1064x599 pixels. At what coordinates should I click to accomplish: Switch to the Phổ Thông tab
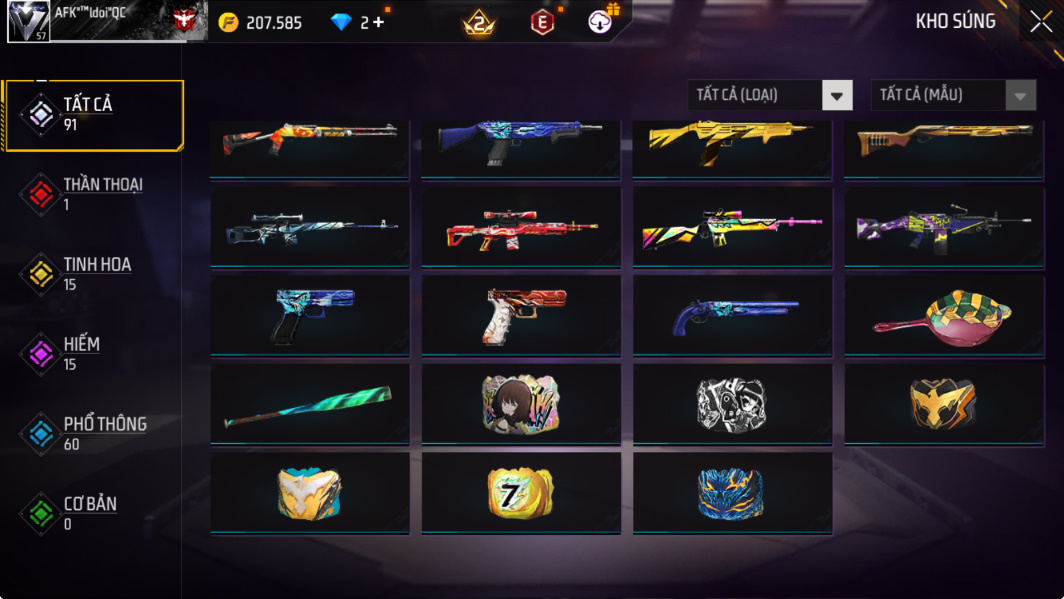[x=95, y=434]
